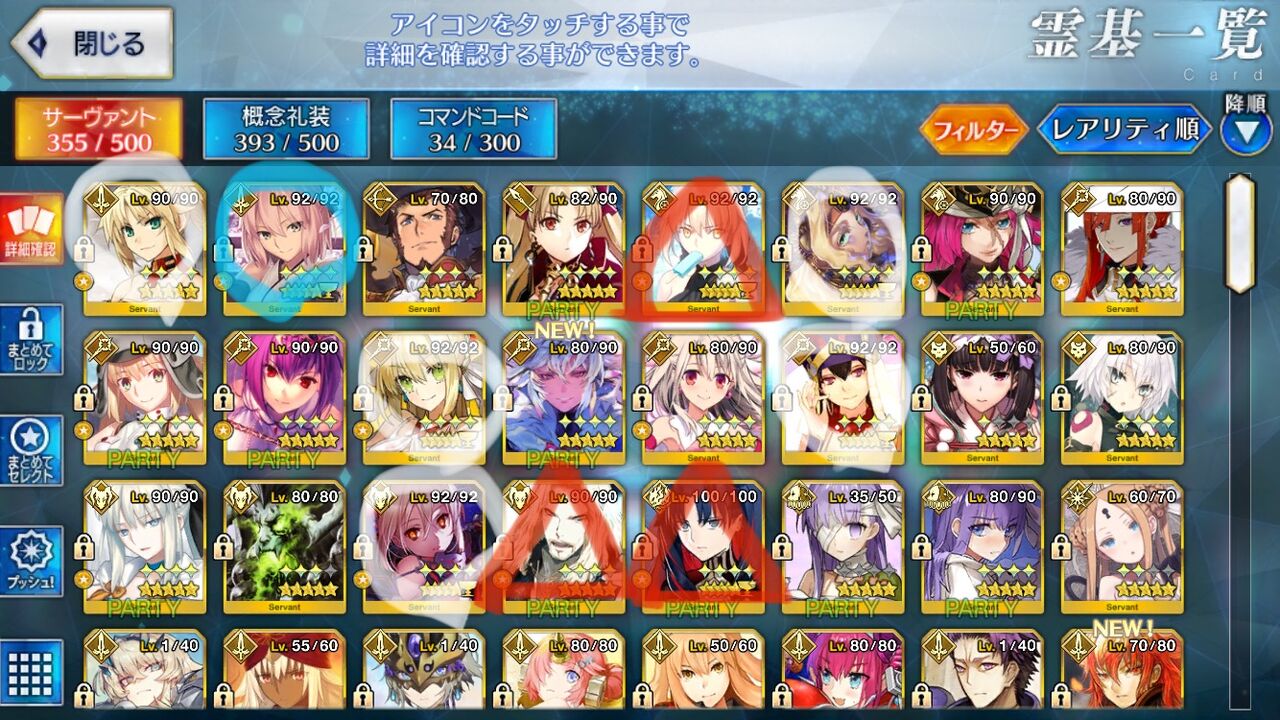Tap the Lancer class emblem on Scathach's card
Image resolution: width=1280 pixels, height=720 pixels.
click(240, 347)
